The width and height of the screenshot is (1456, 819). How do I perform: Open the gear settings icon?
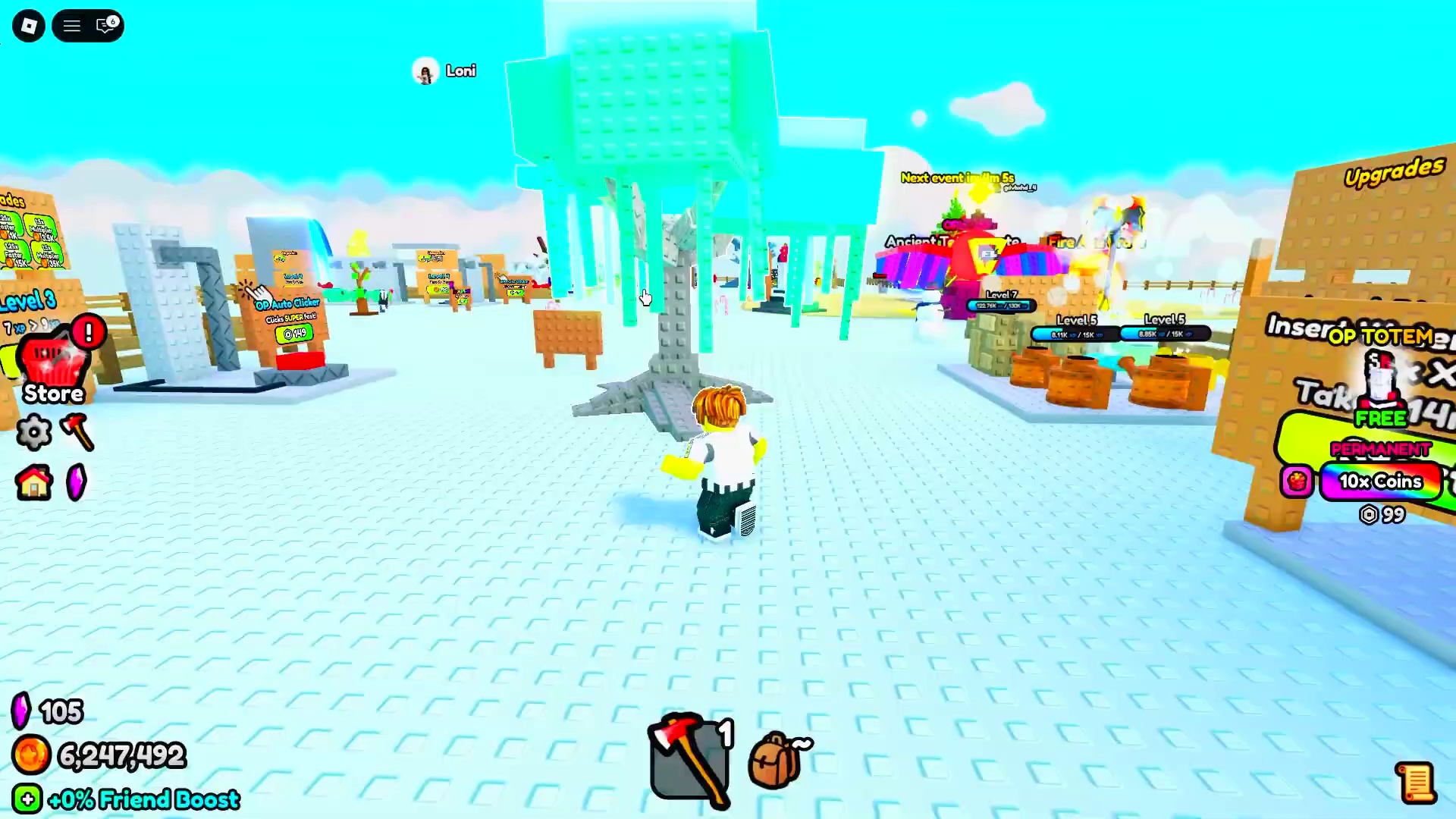pos(34,432)
